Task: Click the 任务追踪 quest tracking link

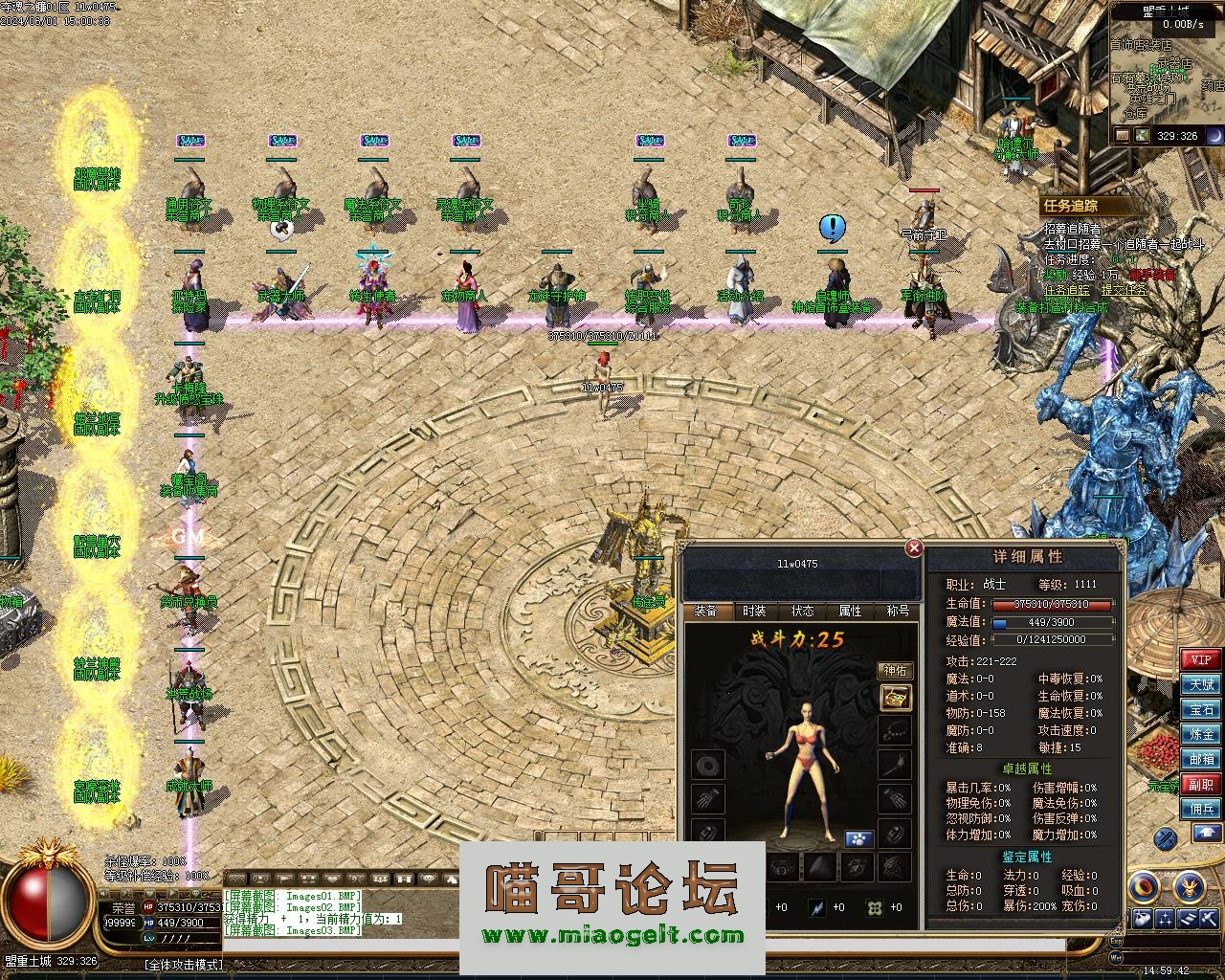Action: [1066, 291]
